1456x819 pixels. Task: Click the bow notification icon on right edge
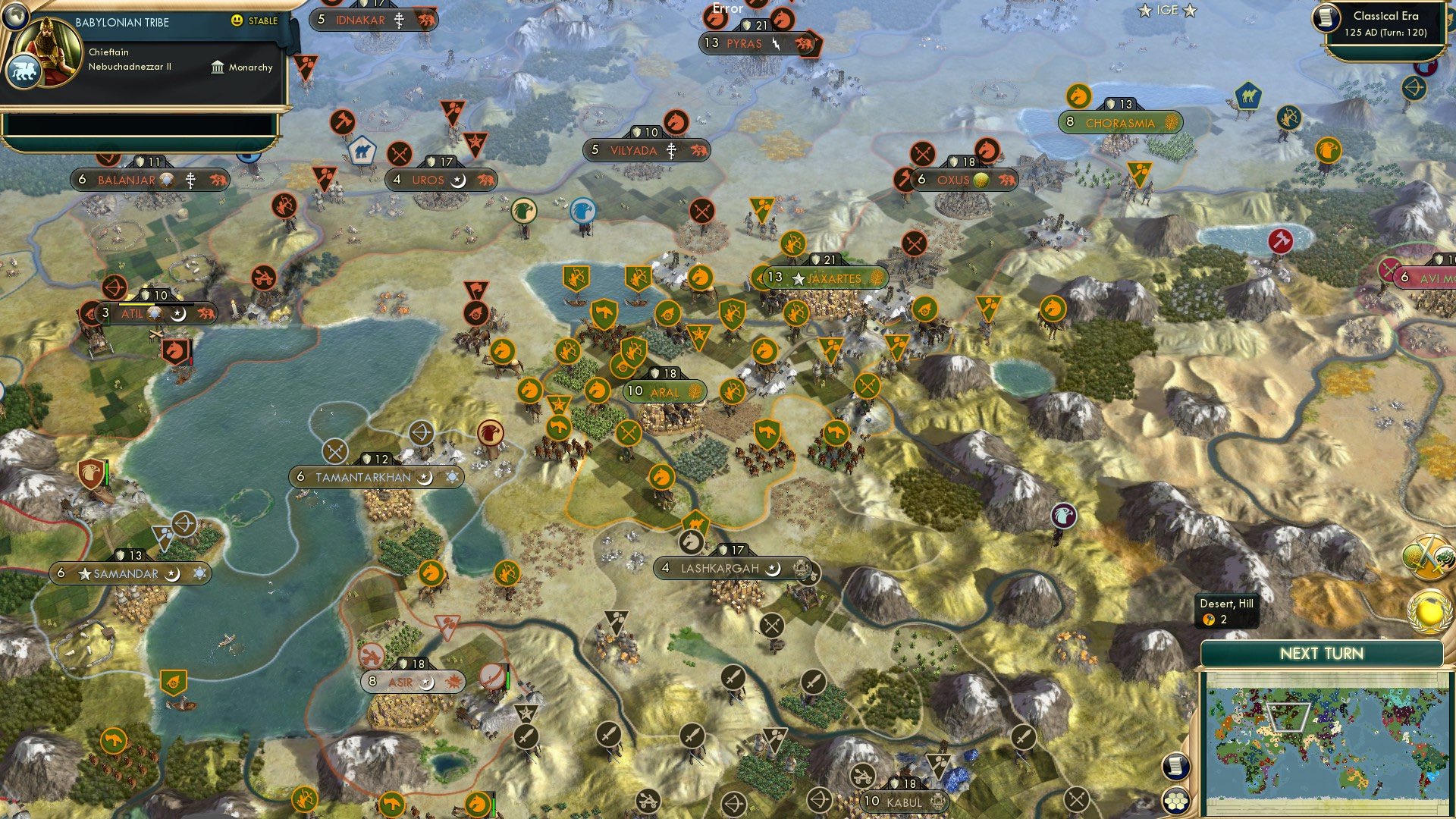pyautogui.click(x=1414, y=88)
